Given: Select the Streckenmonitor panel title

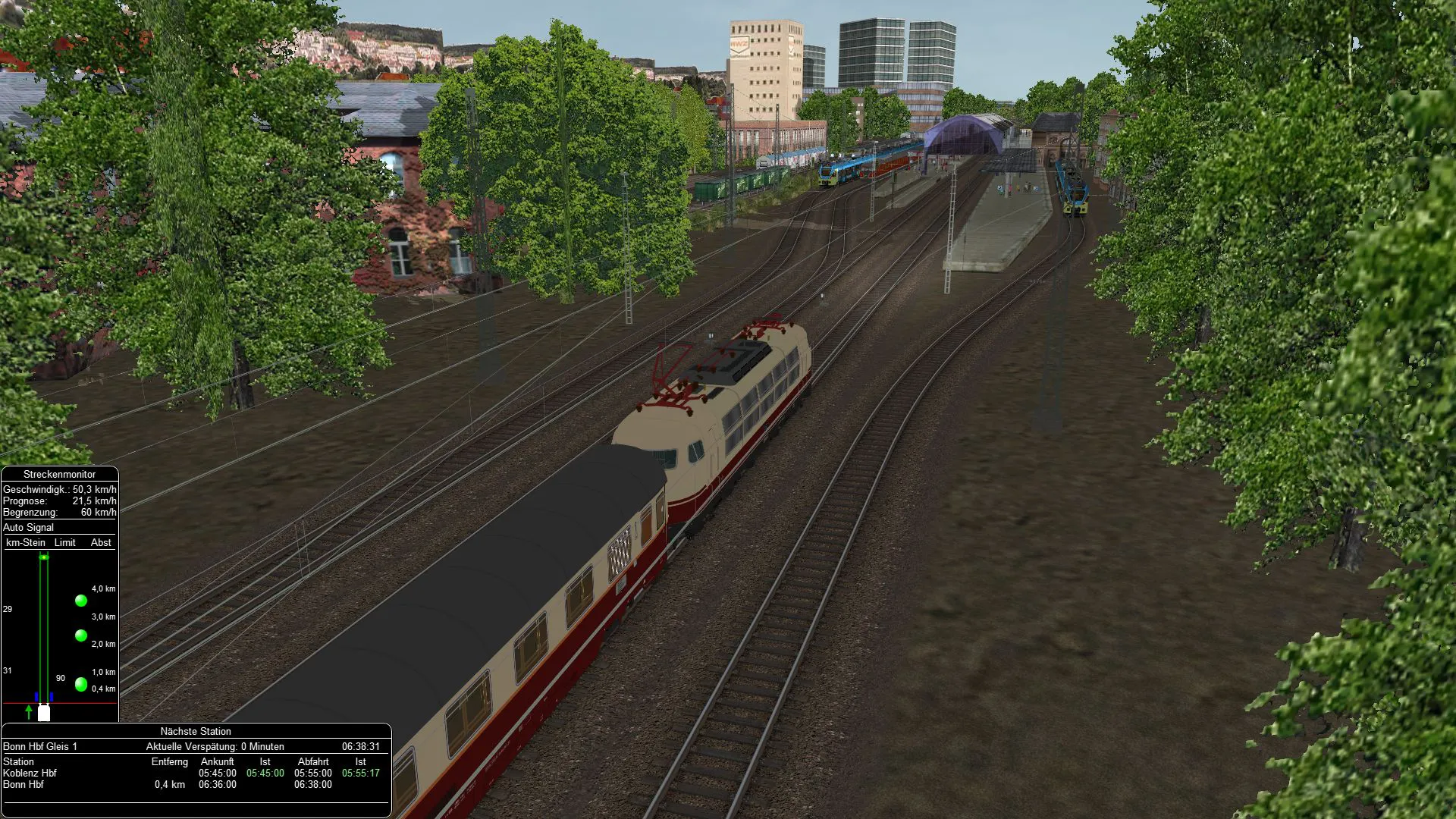Looking at the screenshot, I should [x=59, y=474].
